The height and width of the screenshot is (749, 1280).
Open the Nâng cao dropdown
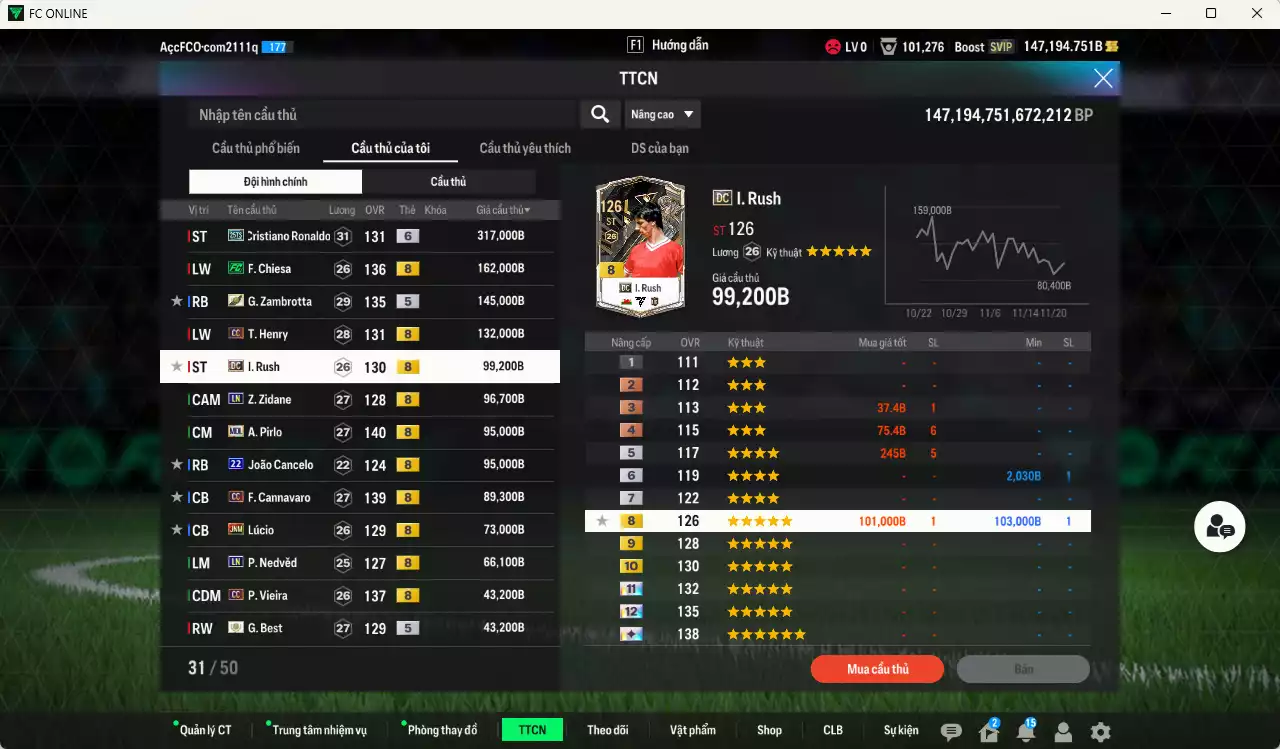tap(662, 114)
